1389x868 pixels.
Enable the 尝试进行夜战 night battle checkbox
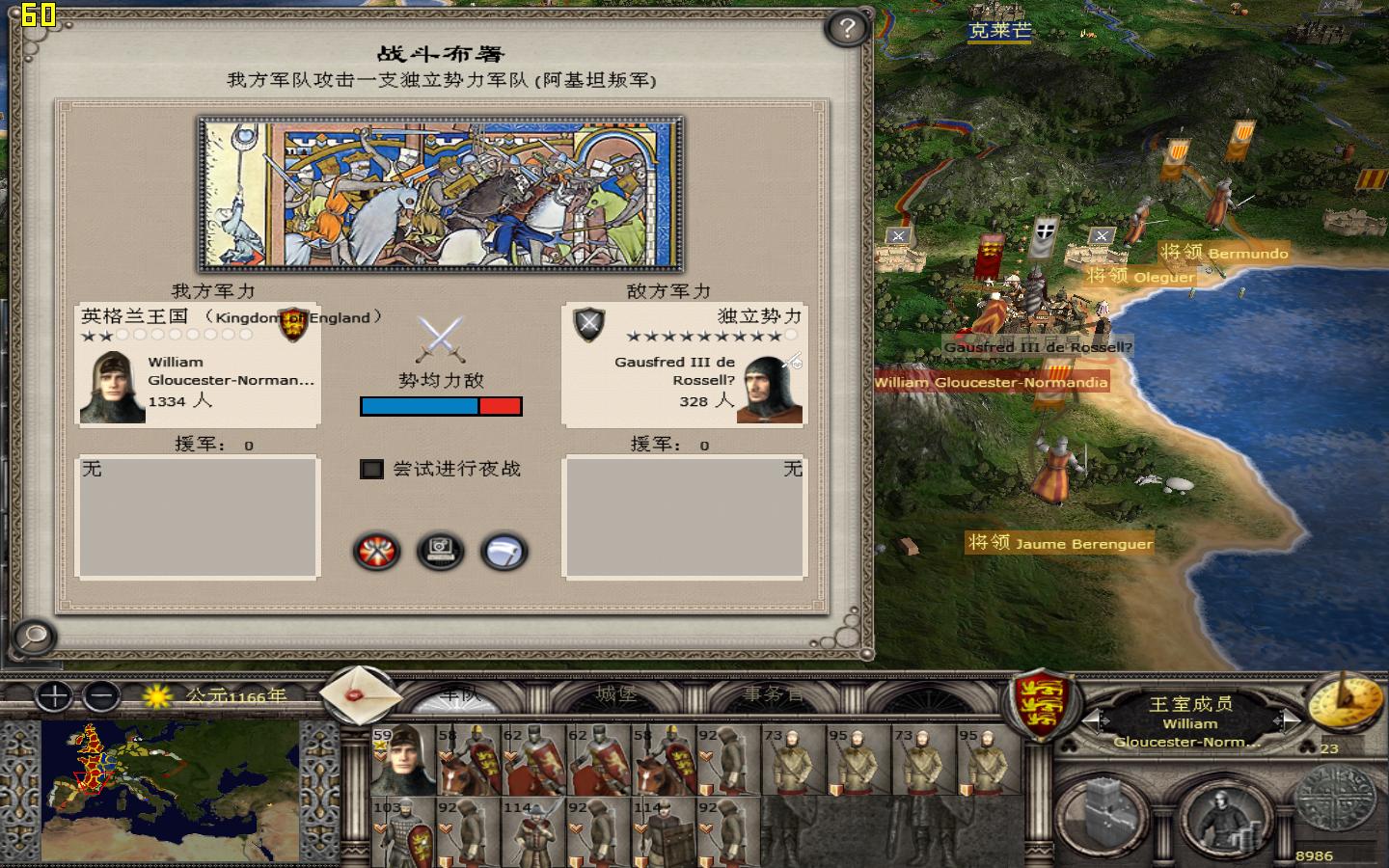(x=373, y=470)
